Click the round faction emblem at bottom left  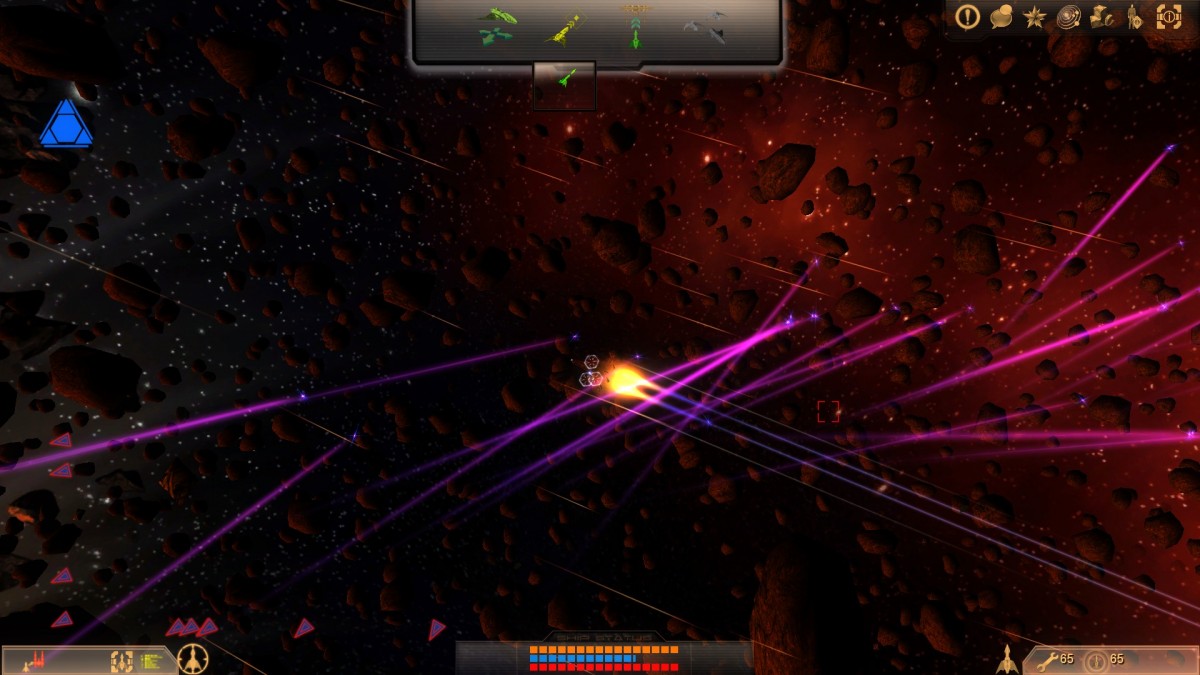pyautogui.click(x=192, y=659)
